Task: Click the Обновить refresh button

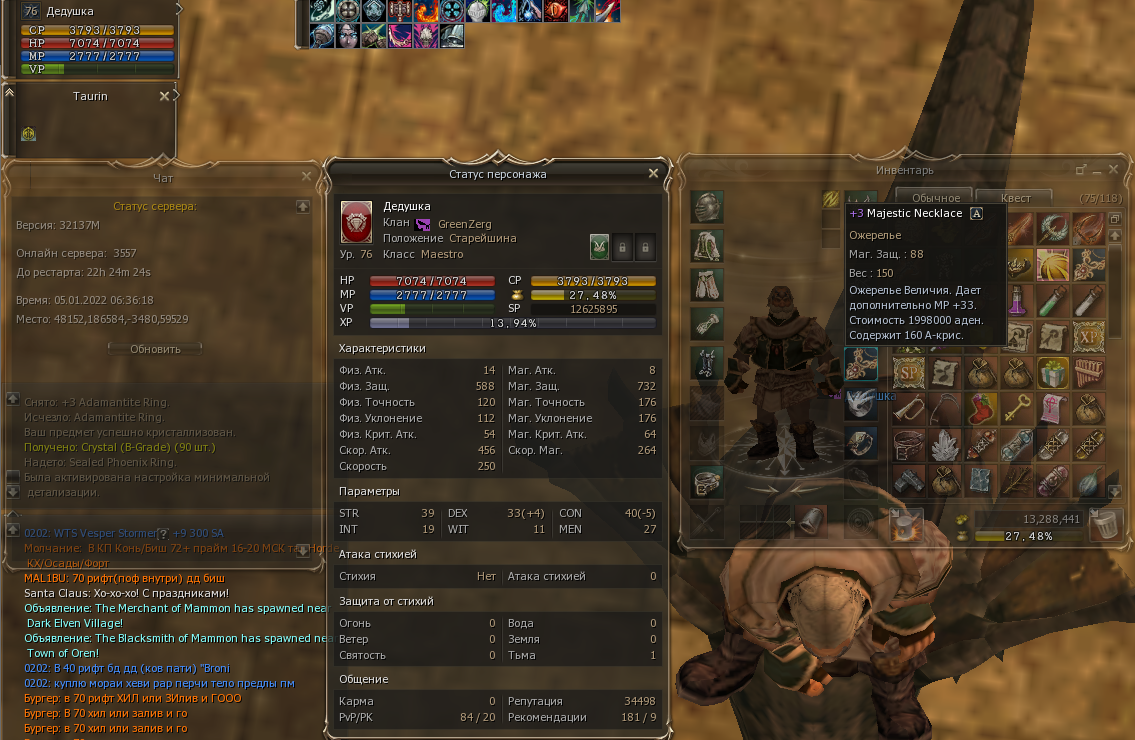Action: pos(155,349)
